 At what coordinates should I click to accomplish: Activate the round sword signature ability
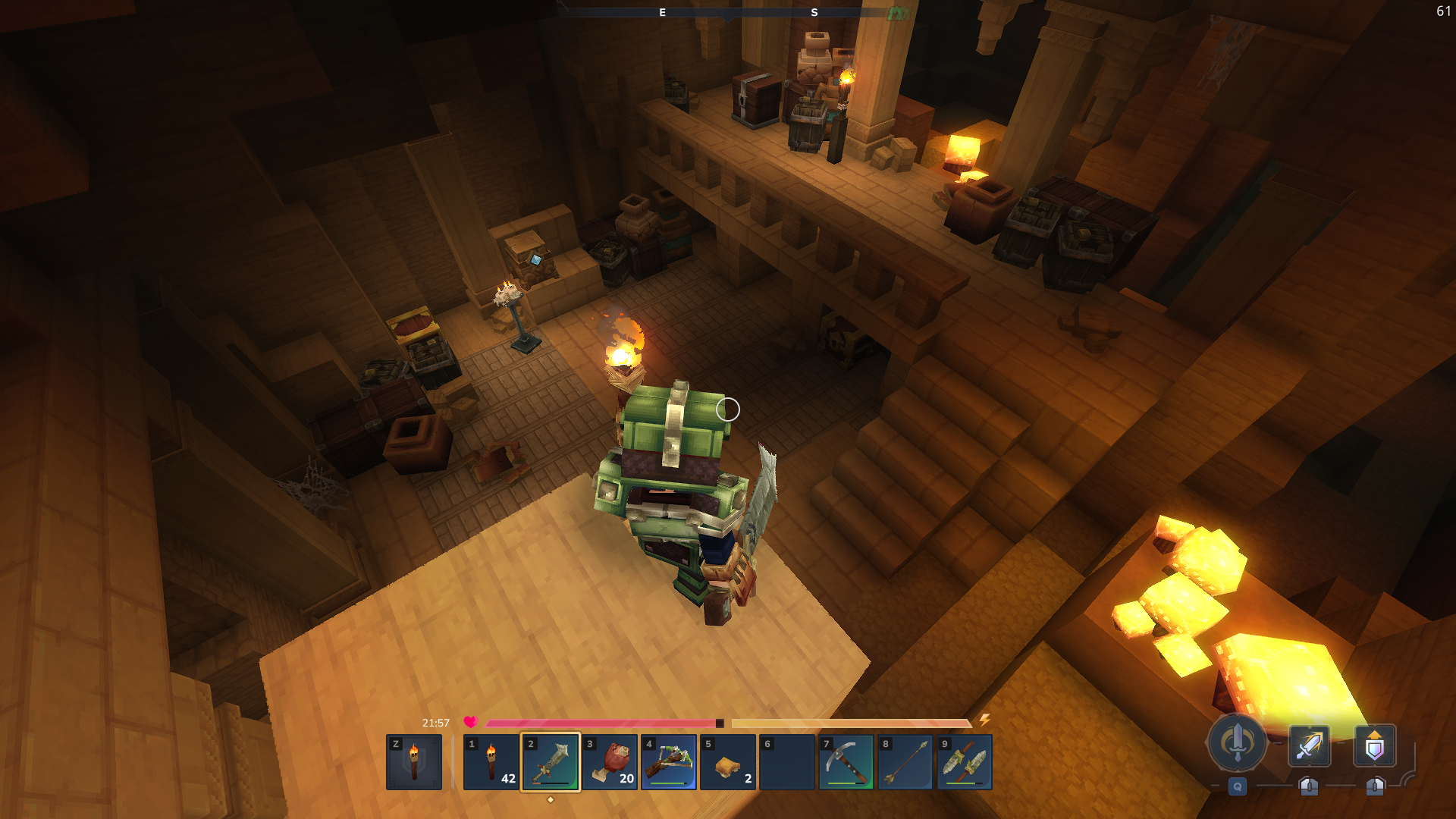(x=1237, y=743)
